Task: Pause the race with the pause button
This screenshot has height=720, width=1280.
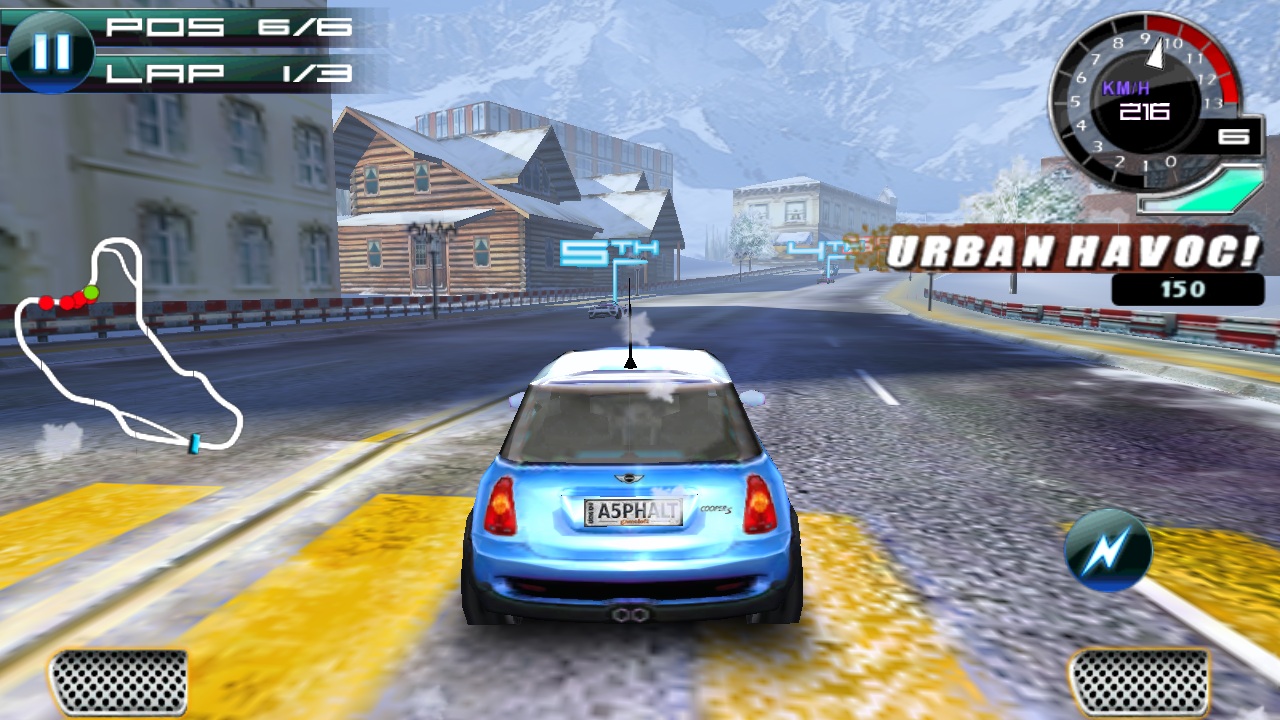Action: pos(50,52)
